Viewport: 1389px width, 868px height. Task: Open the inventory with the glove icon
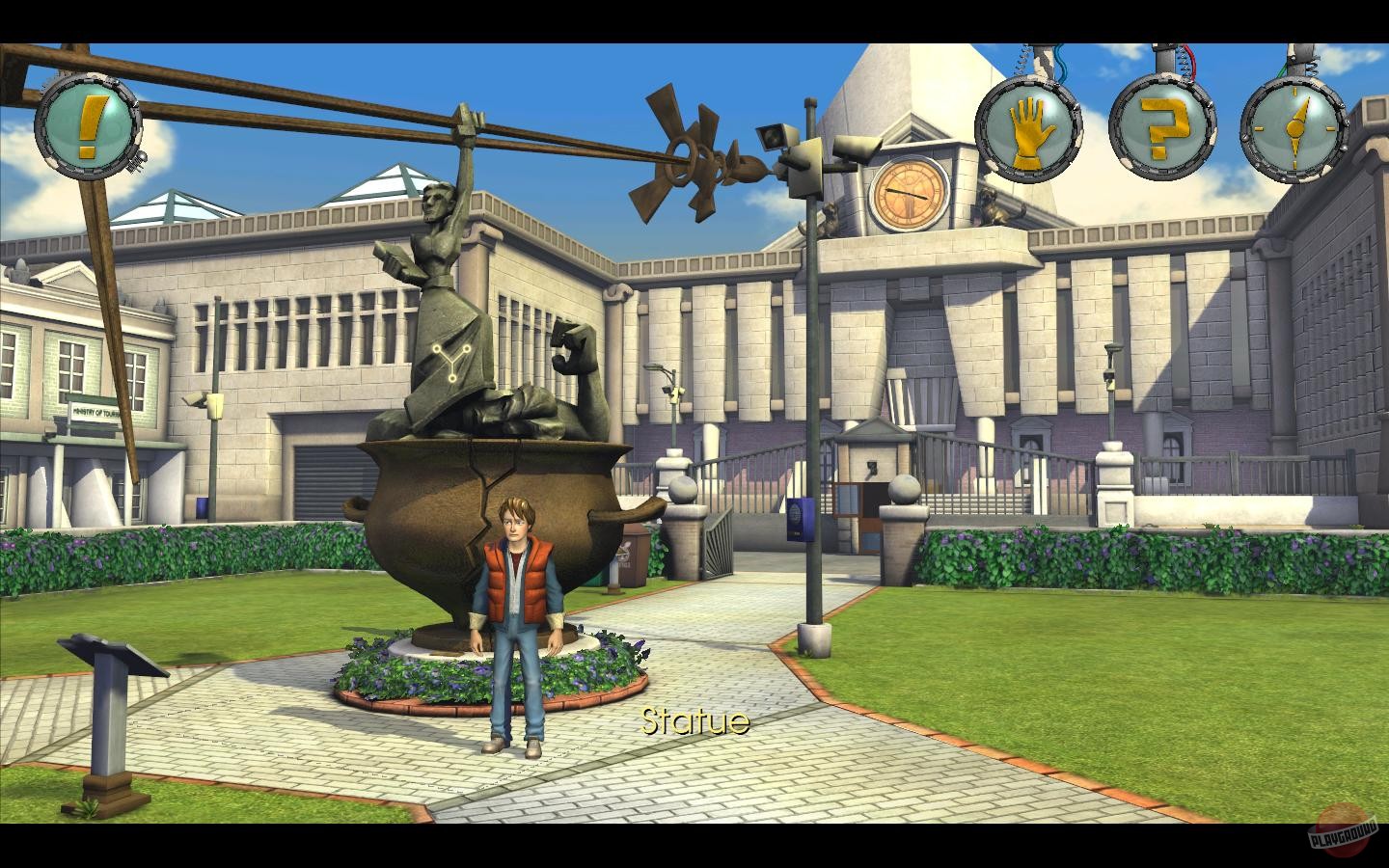[x=1029, y=128]
